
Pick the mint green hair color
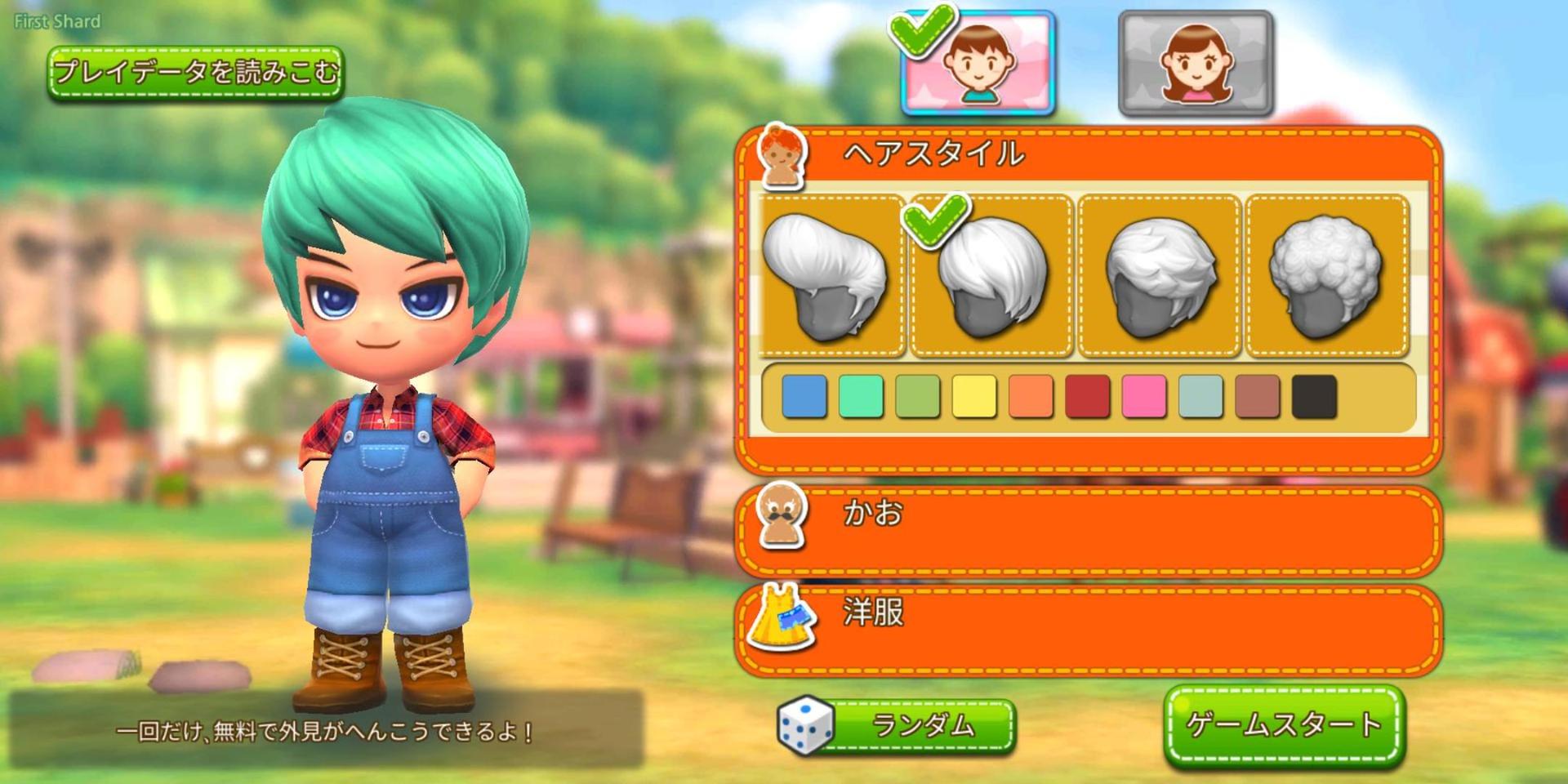point(861,396)
